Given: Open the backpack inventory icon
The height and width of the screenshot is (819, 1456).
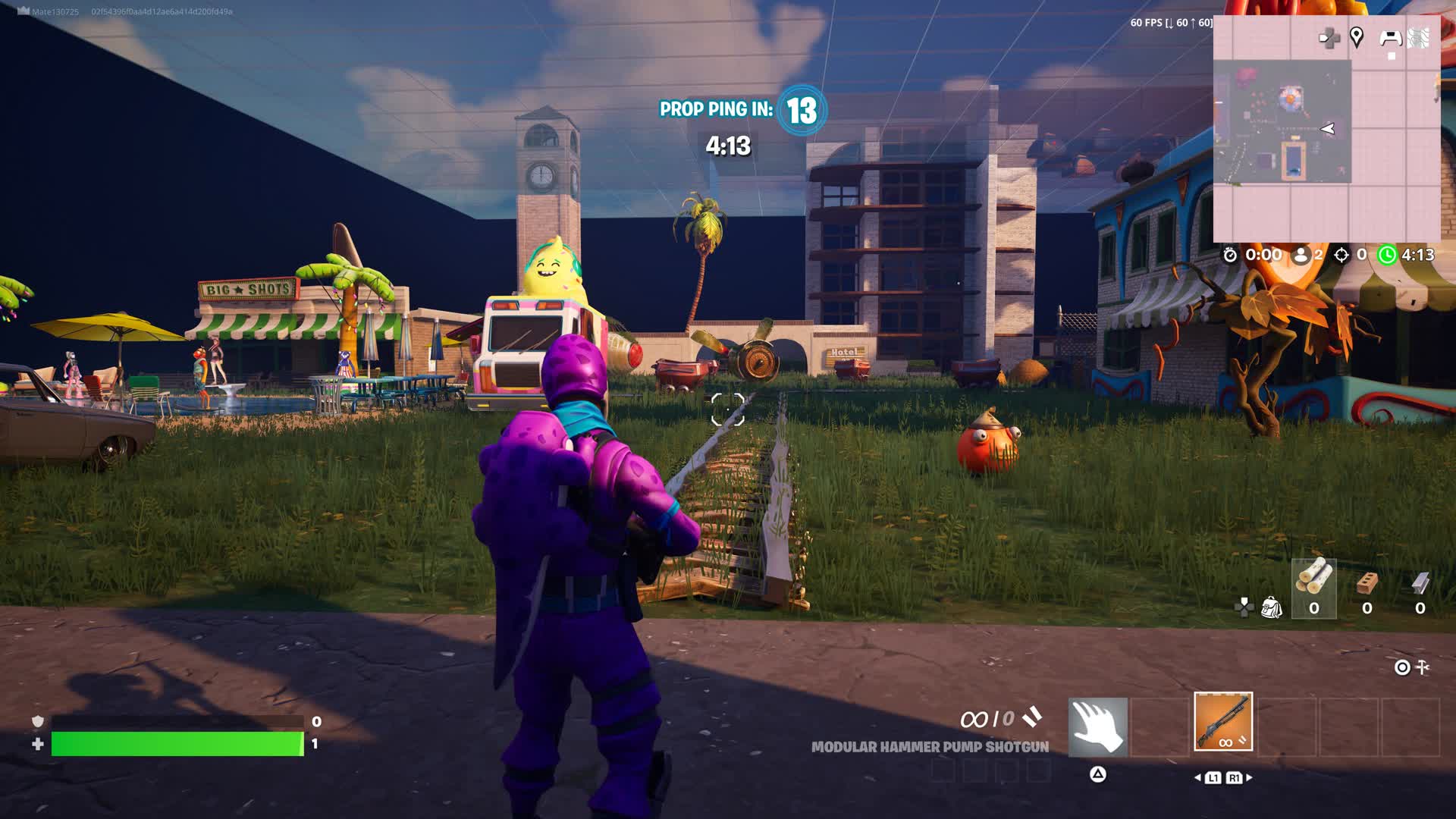Looking at the screenshot, I should (1271, 607).
